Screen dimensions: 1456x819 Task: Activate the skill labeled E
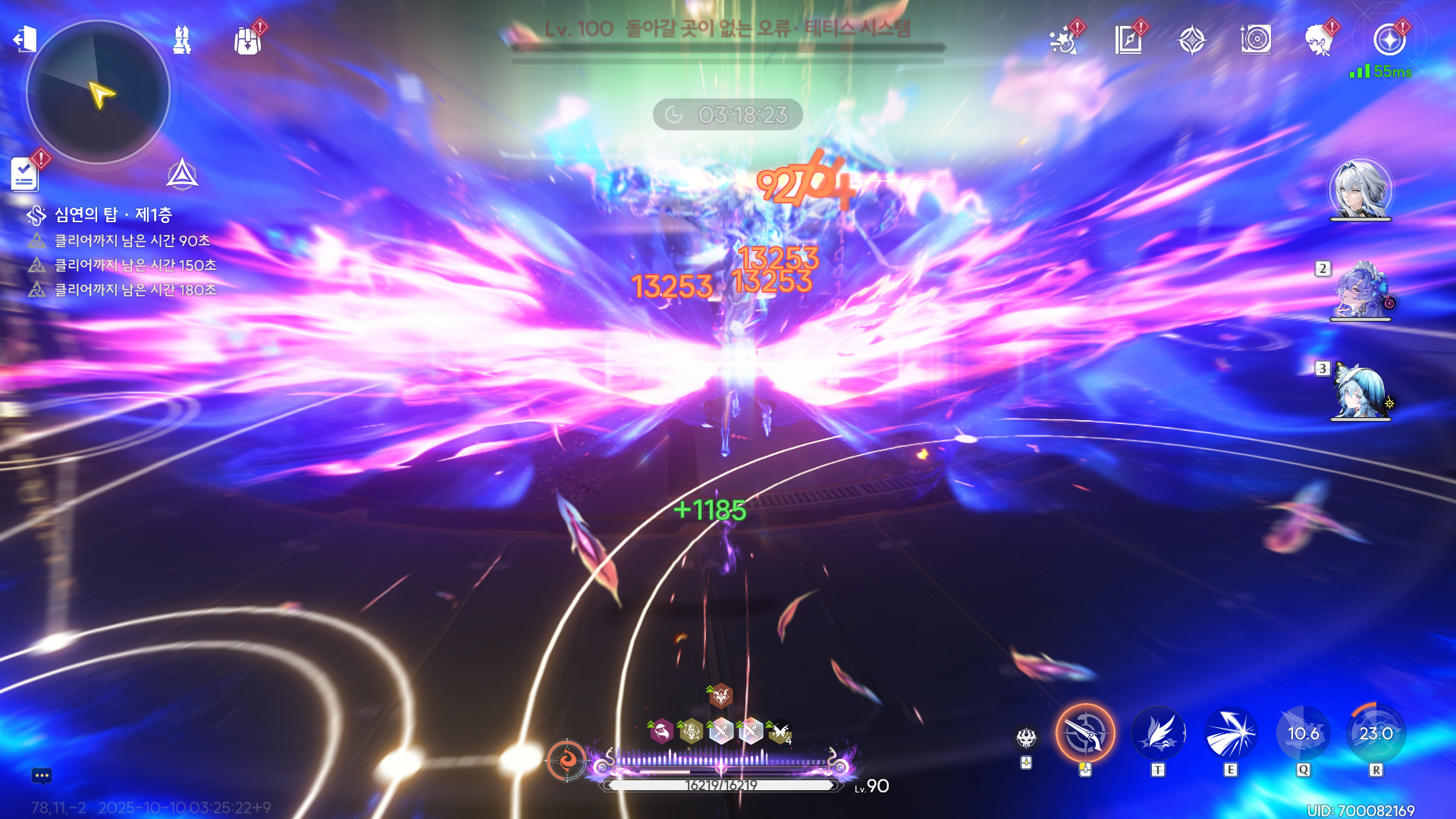[x=1230, y=733]
